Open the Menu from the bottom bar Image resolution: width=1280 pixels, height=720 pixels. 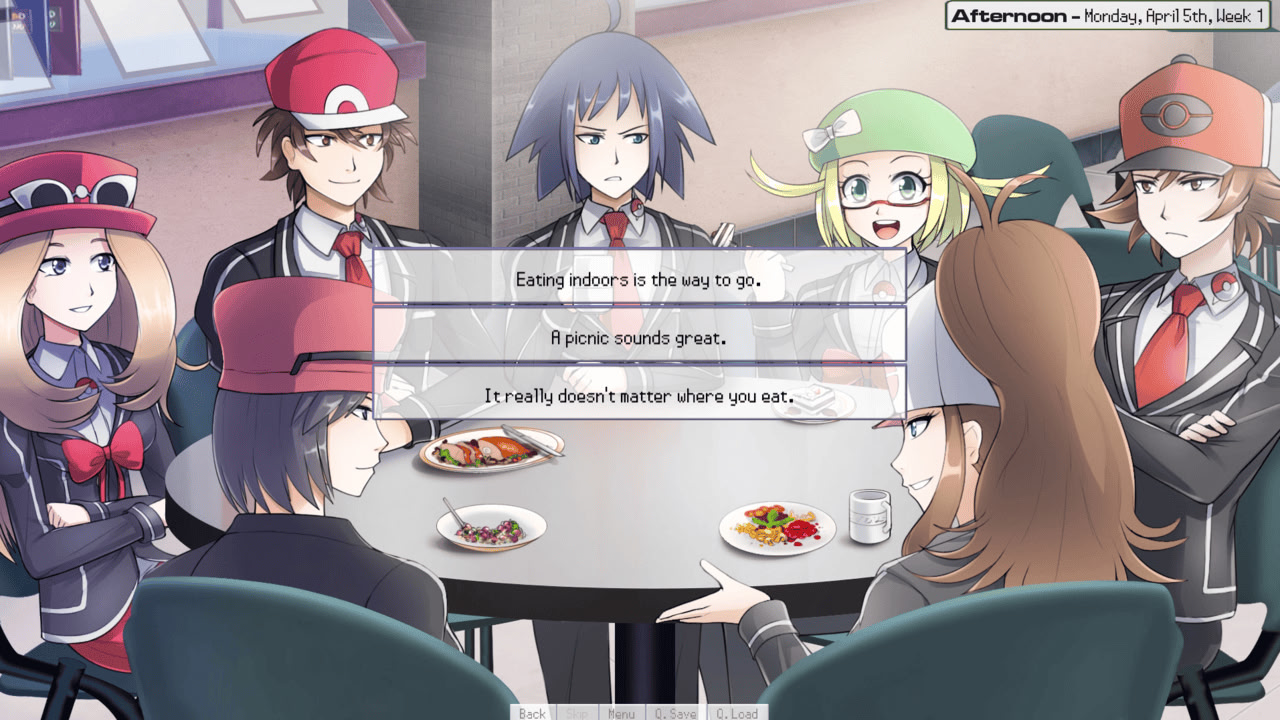(x=621, y=713)
